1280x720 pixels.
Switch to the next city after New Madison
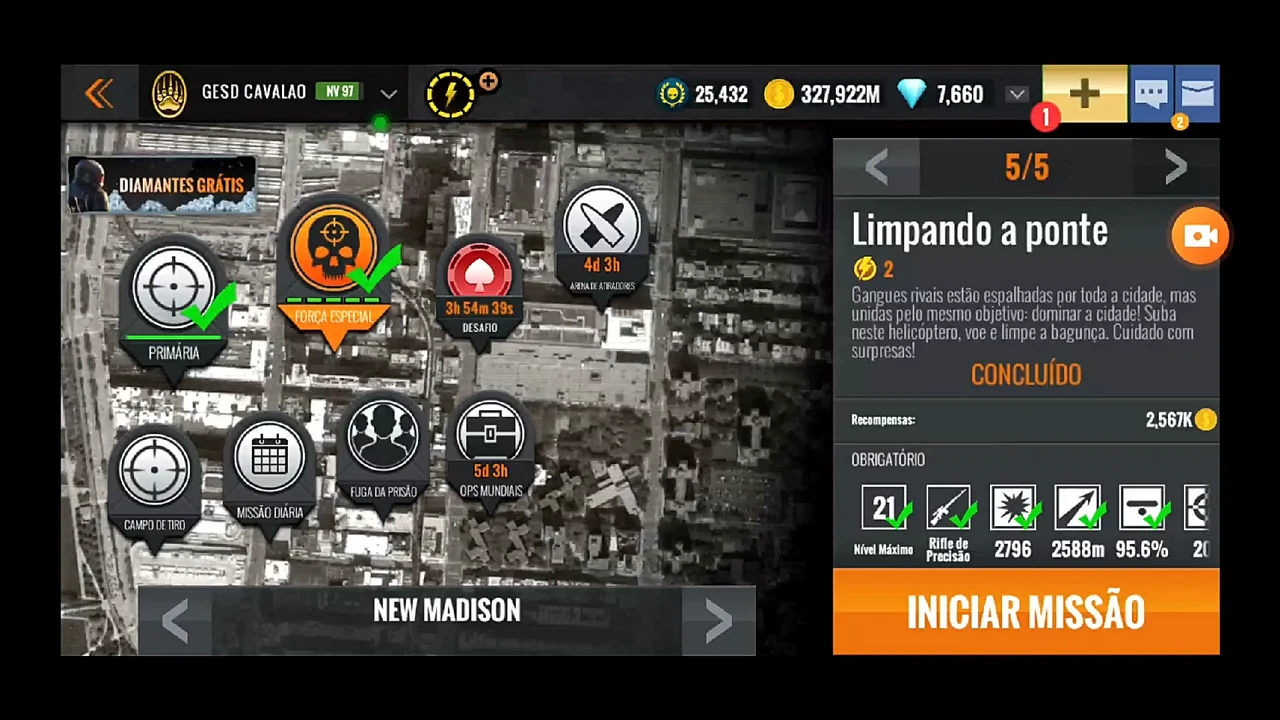[718, 621]
